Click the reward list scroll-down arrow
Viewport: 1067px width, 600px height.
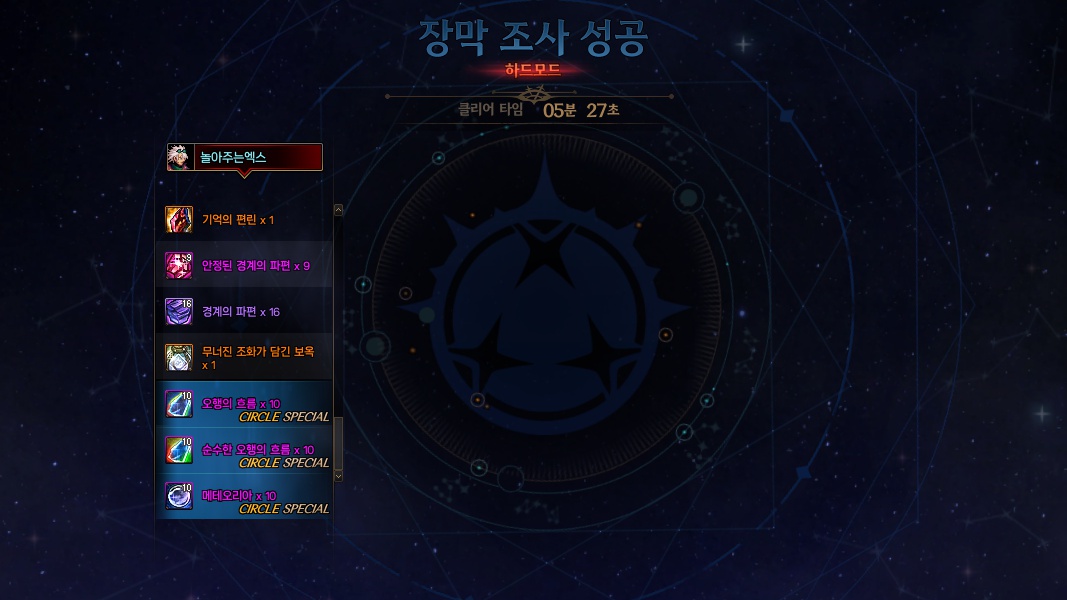(338, 476)
